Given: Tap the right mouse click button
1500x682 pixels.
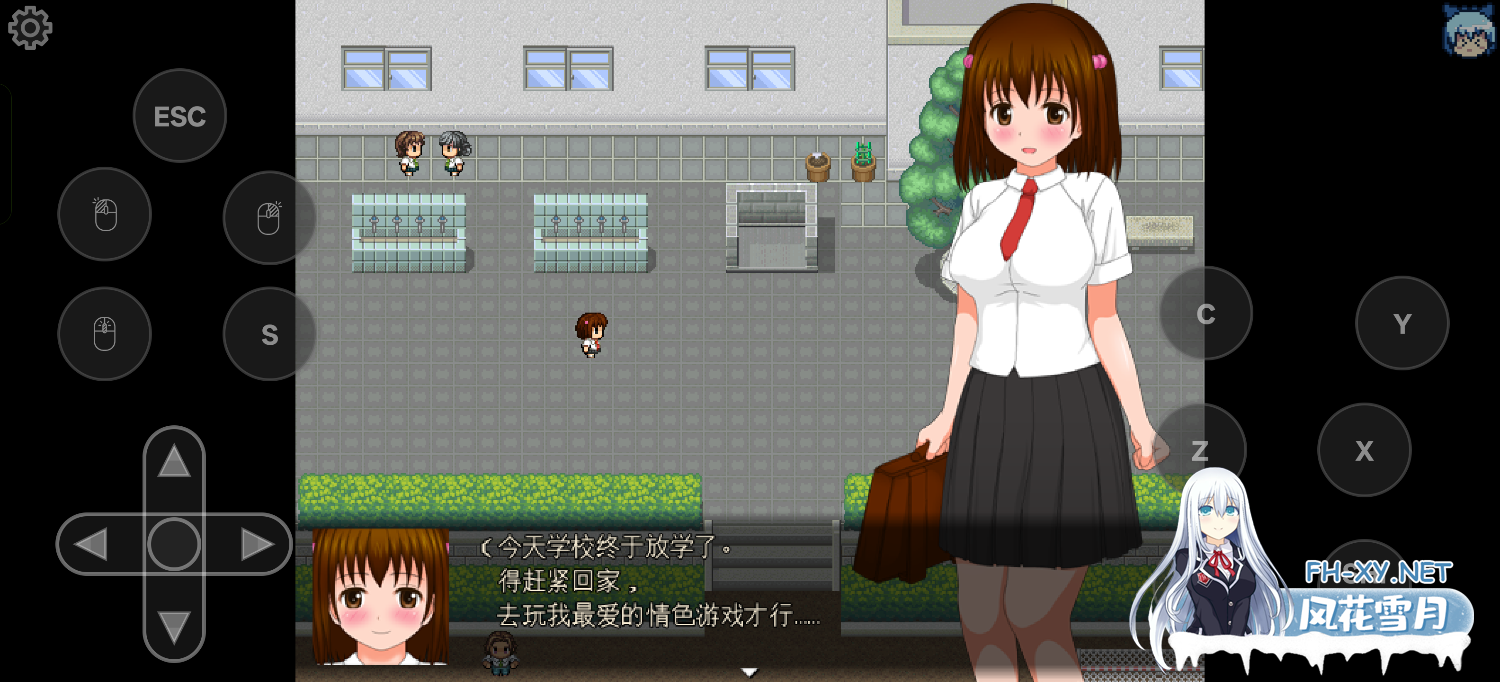Looking at the screenshot, I should [x=269, y=217].
